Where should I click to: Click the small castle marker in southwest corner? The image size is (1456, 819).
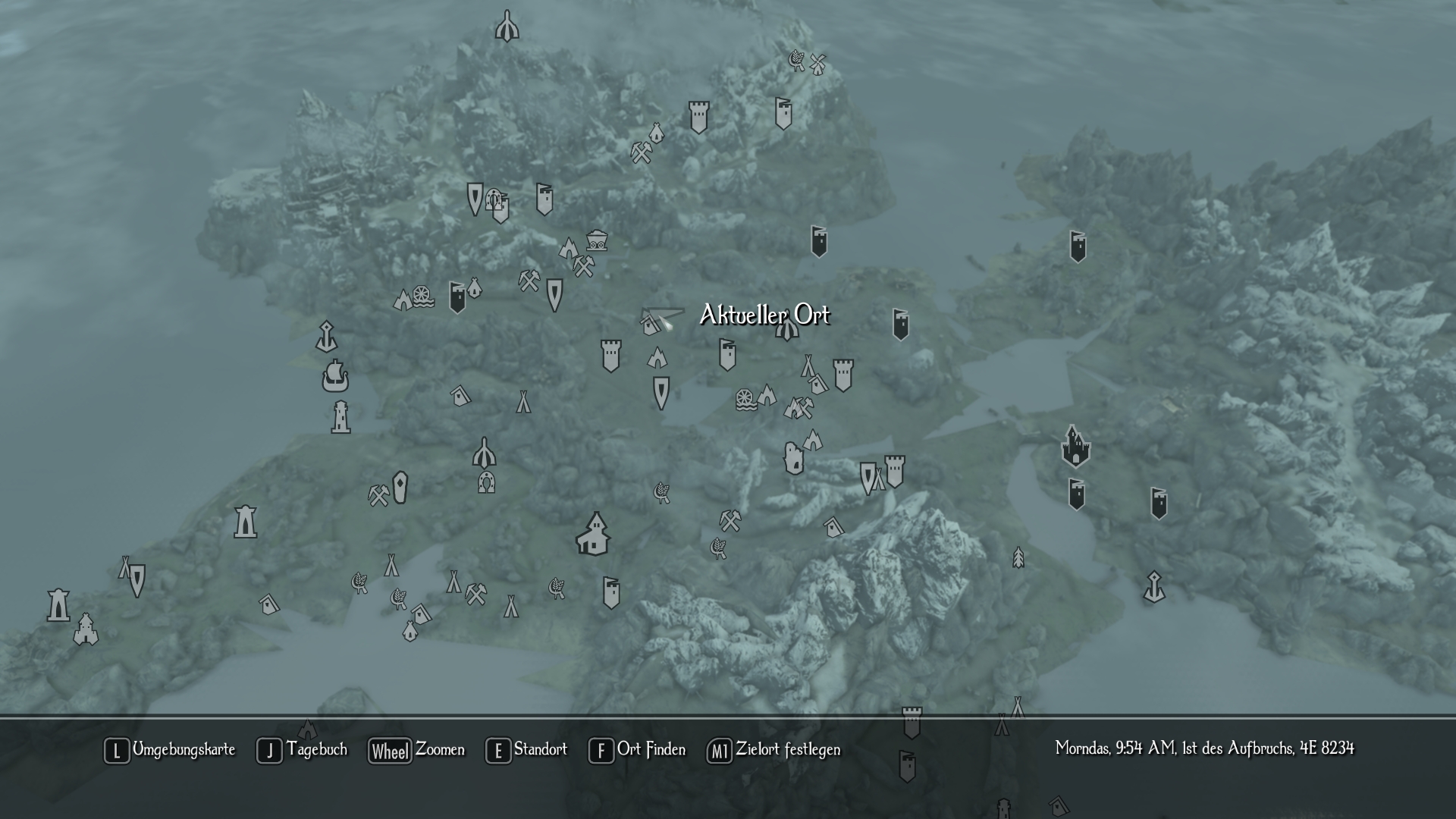(x=86, y=629)
